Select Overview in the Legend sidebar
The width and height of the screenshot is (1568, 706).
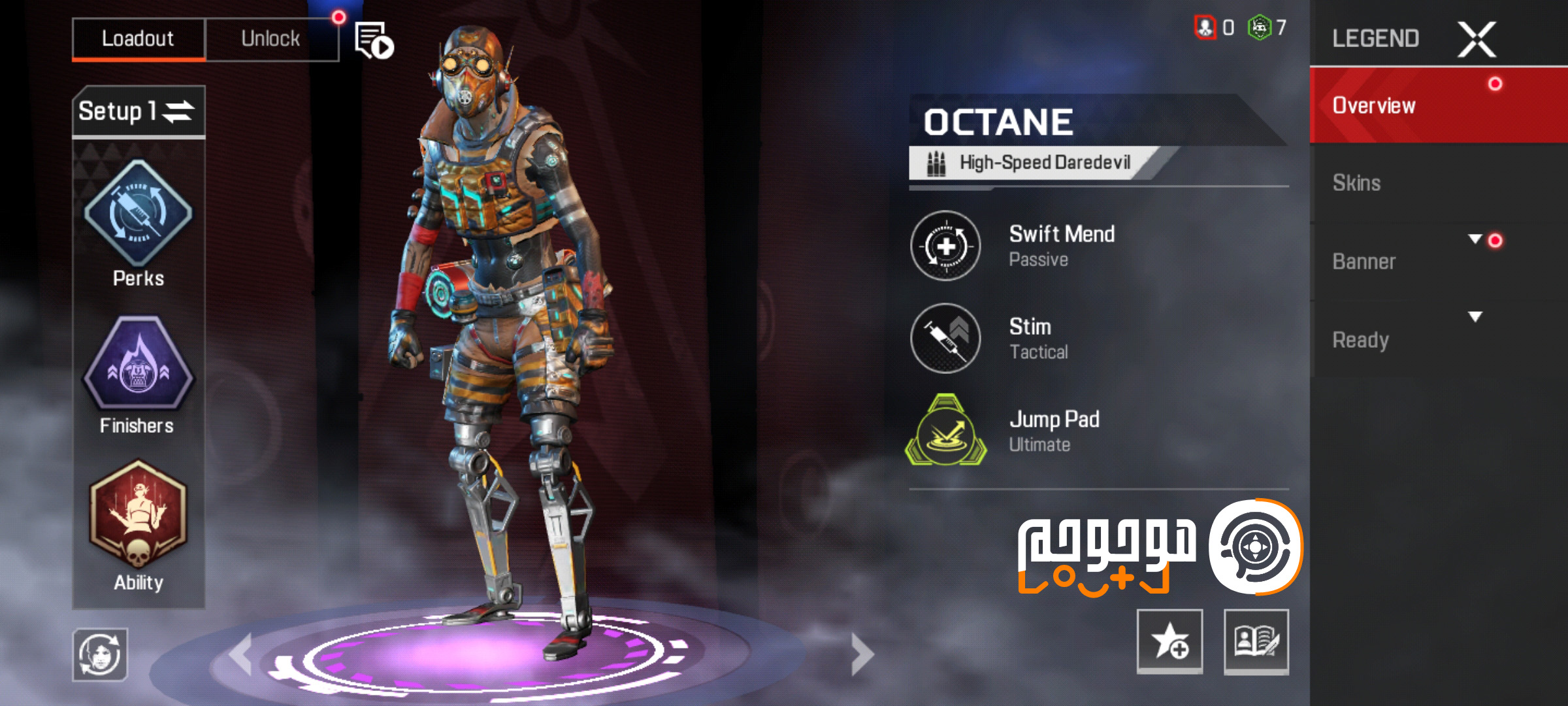[x=1375, y=105]
